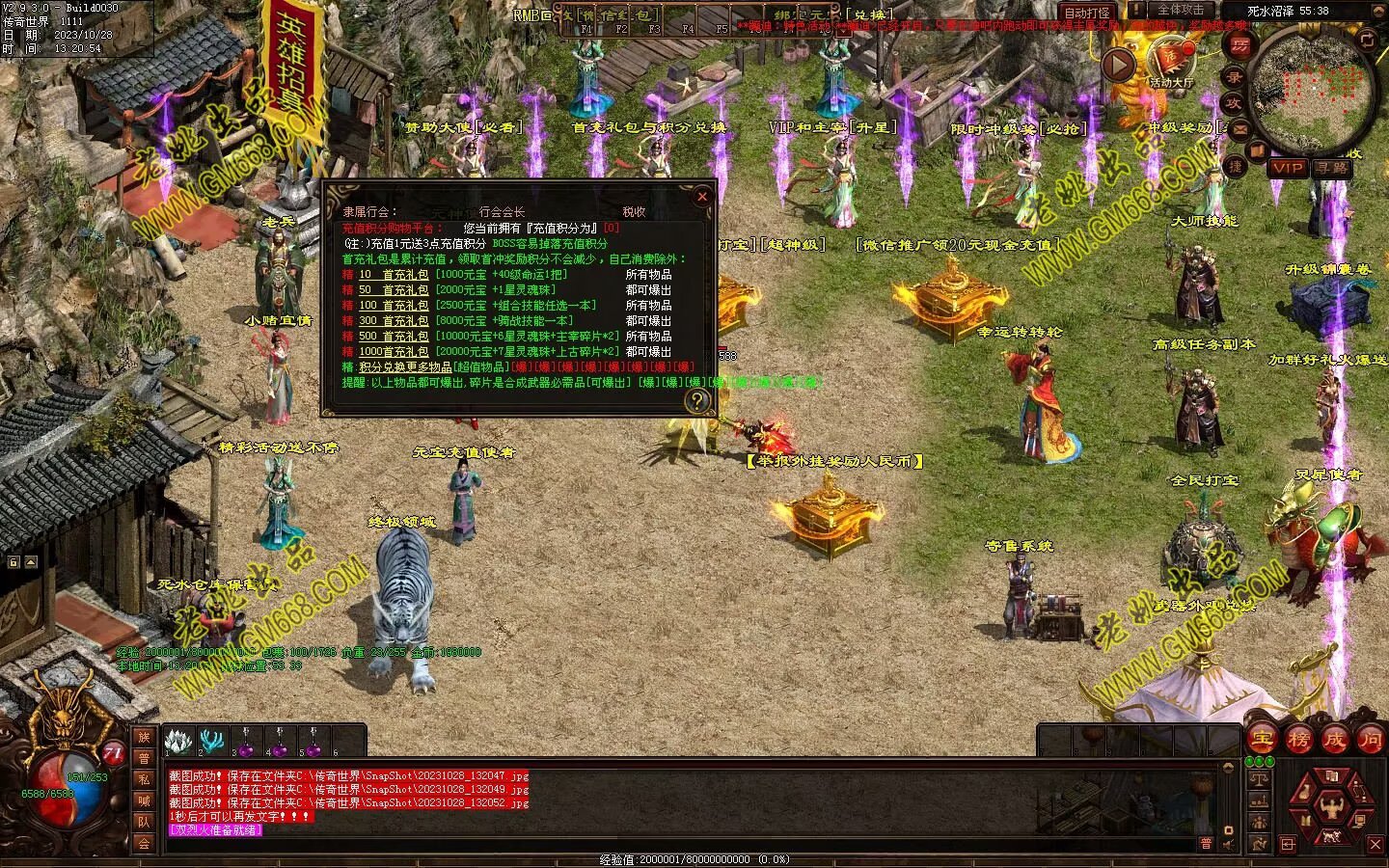
Task: Click the question mark help icon
Action: tap(696, 399)
